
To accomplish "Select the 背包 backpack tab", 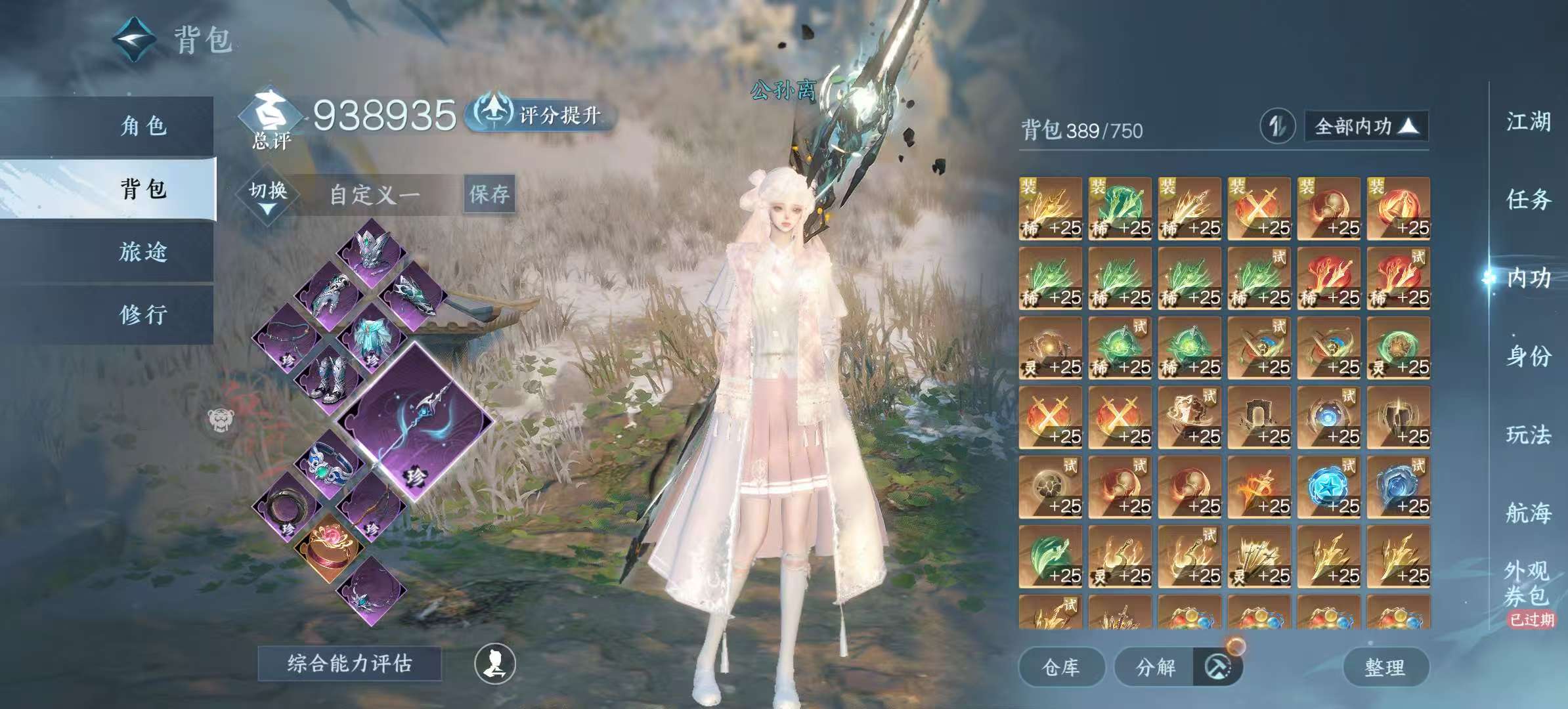I will pyautogui.click(x=143, y=189).
